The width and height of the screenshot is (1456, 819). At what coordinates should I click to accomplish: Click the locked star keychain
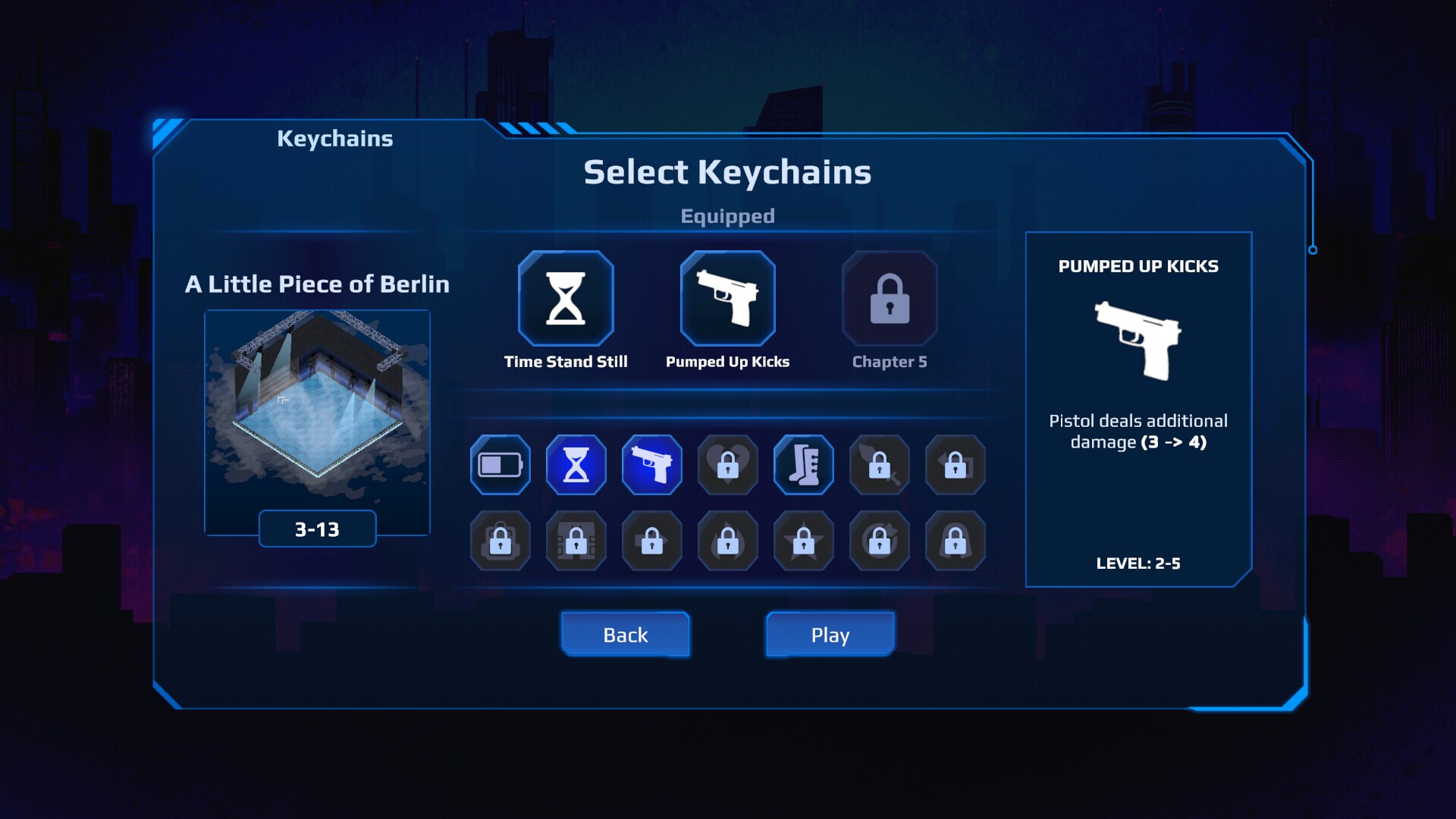tap(802, 541)
